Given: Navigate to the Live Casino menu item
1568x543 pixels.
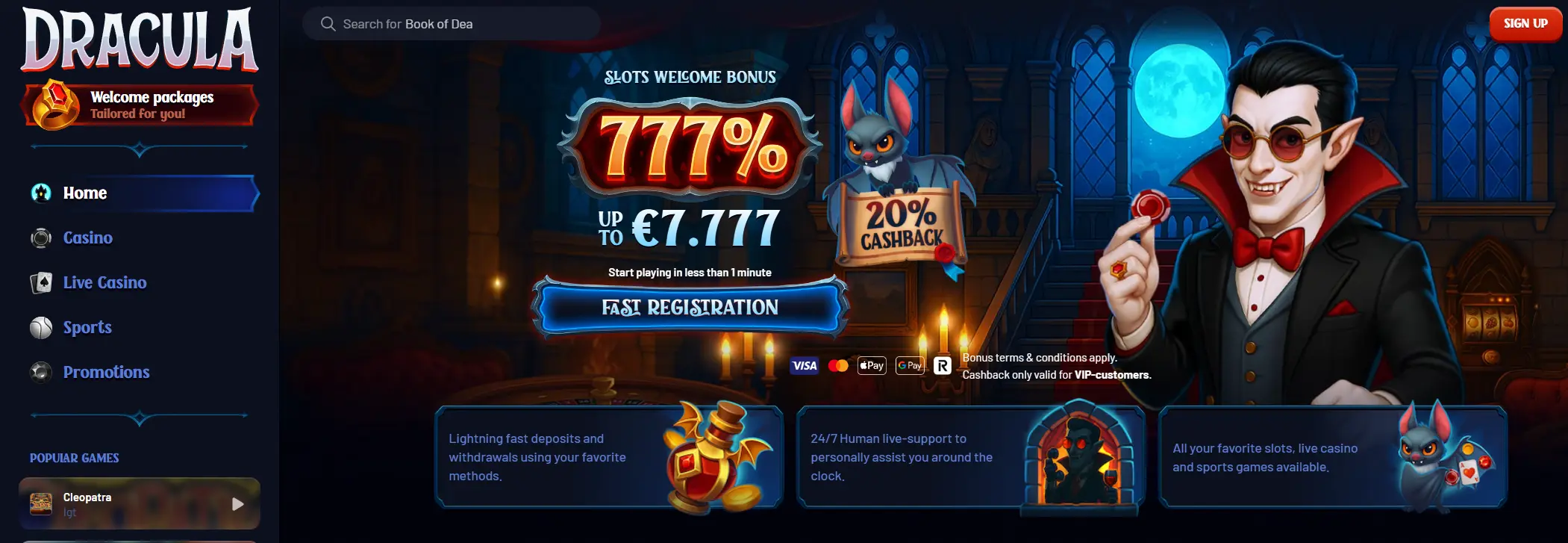Looking at the screenshot, I should (x=104, y=282).
